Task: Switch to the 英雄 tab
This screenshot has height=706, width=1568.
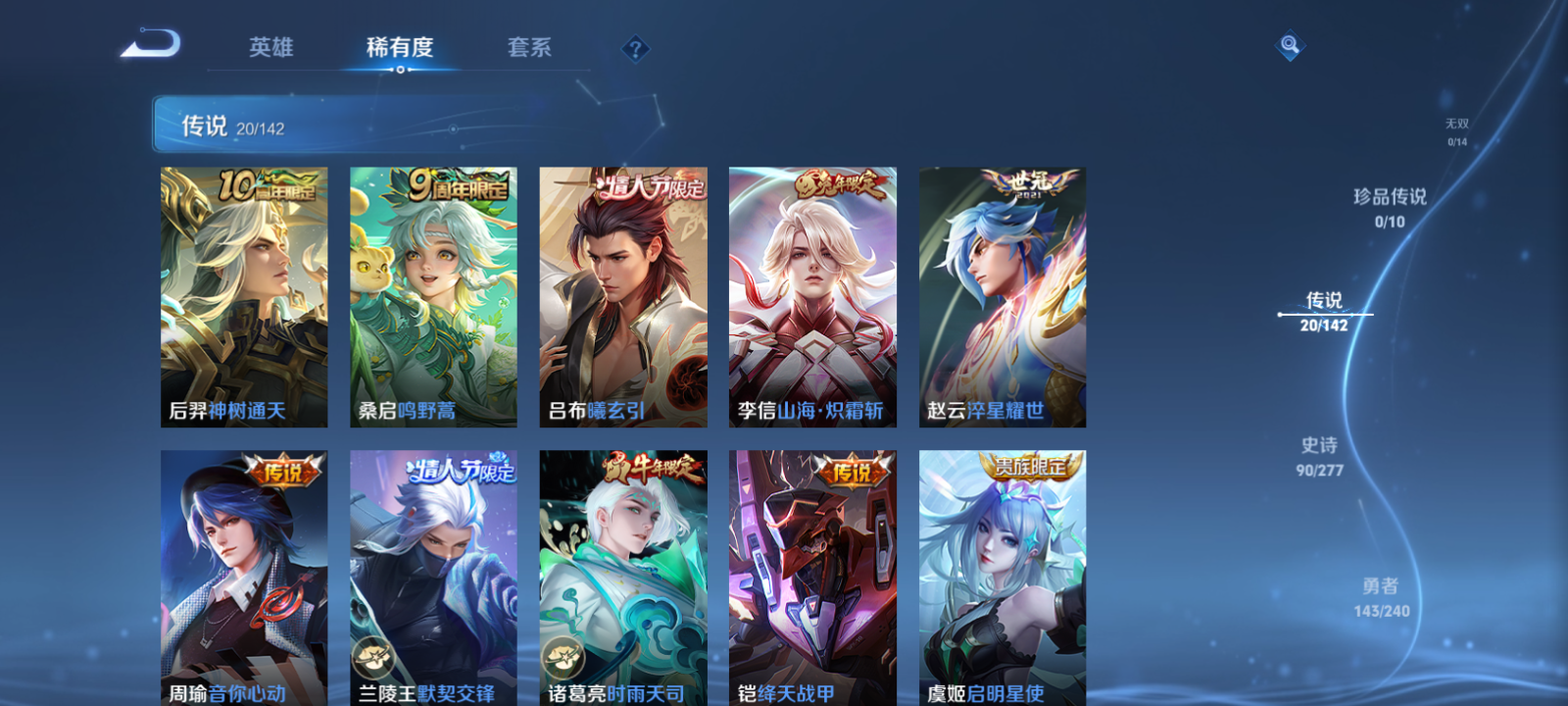Action: click(x=270, y=47)
